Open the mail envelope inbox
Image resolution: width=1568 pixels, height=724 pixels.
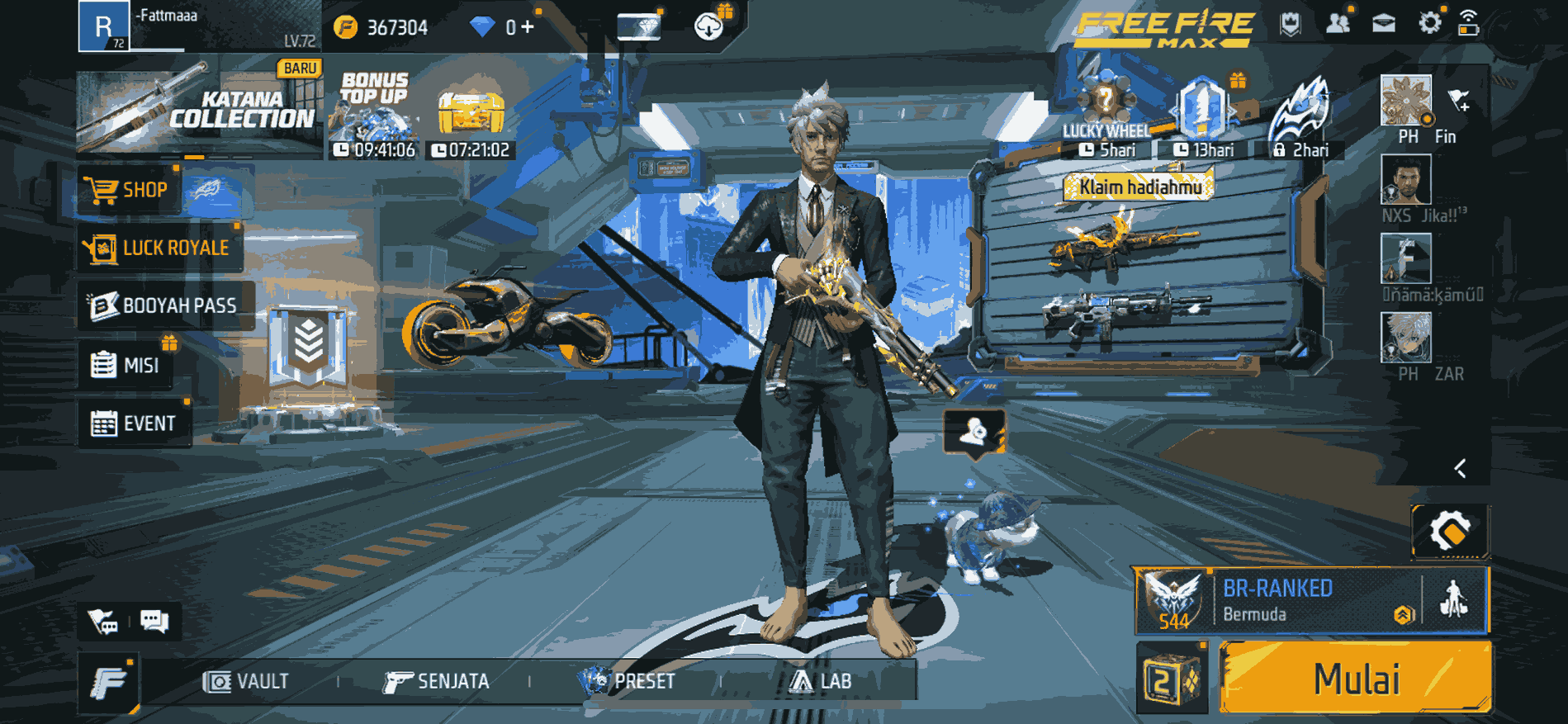(x=1384, y=23)
